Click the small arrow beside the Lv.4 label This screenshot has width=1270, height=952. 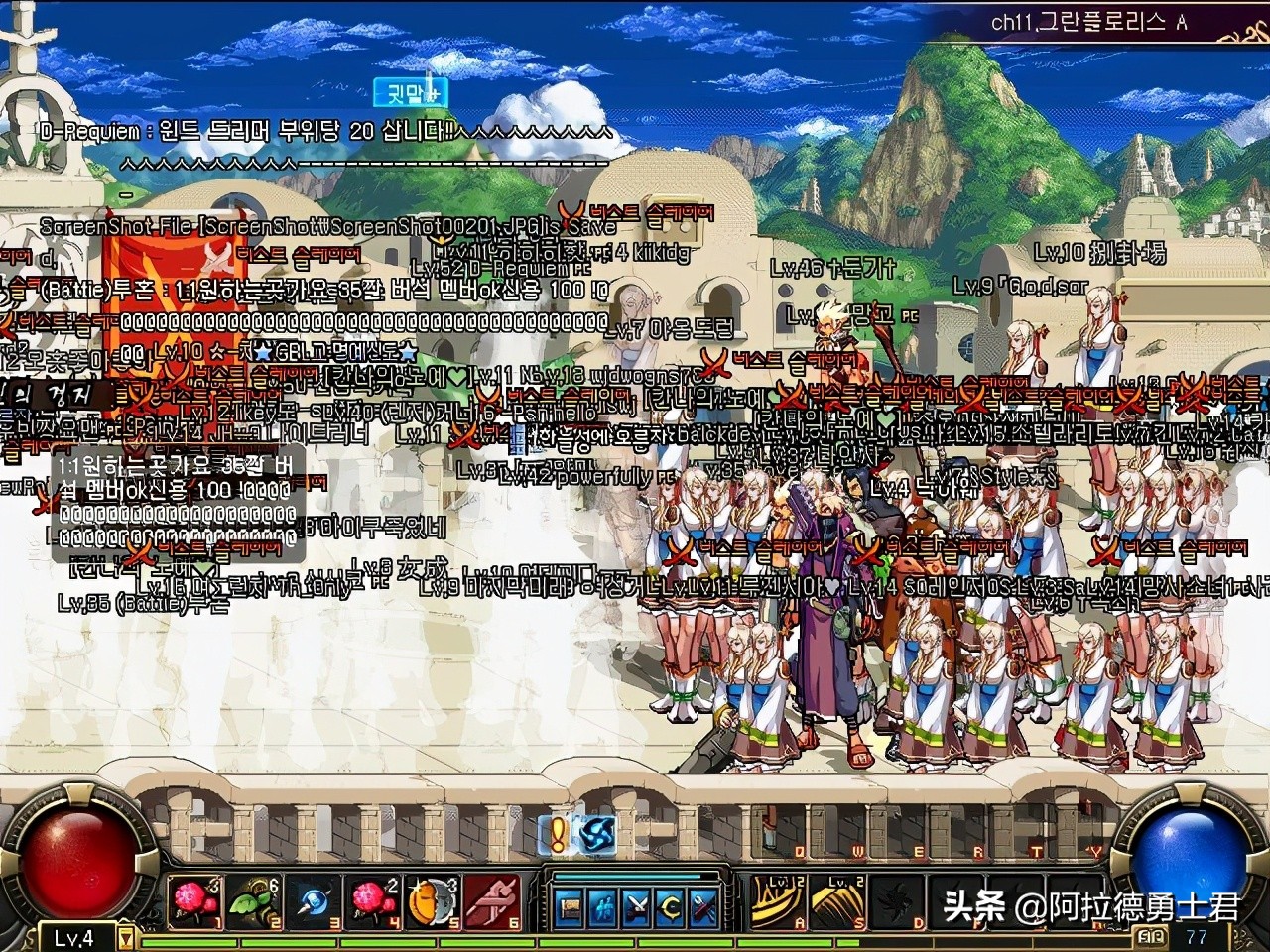[x=126, y=937]
